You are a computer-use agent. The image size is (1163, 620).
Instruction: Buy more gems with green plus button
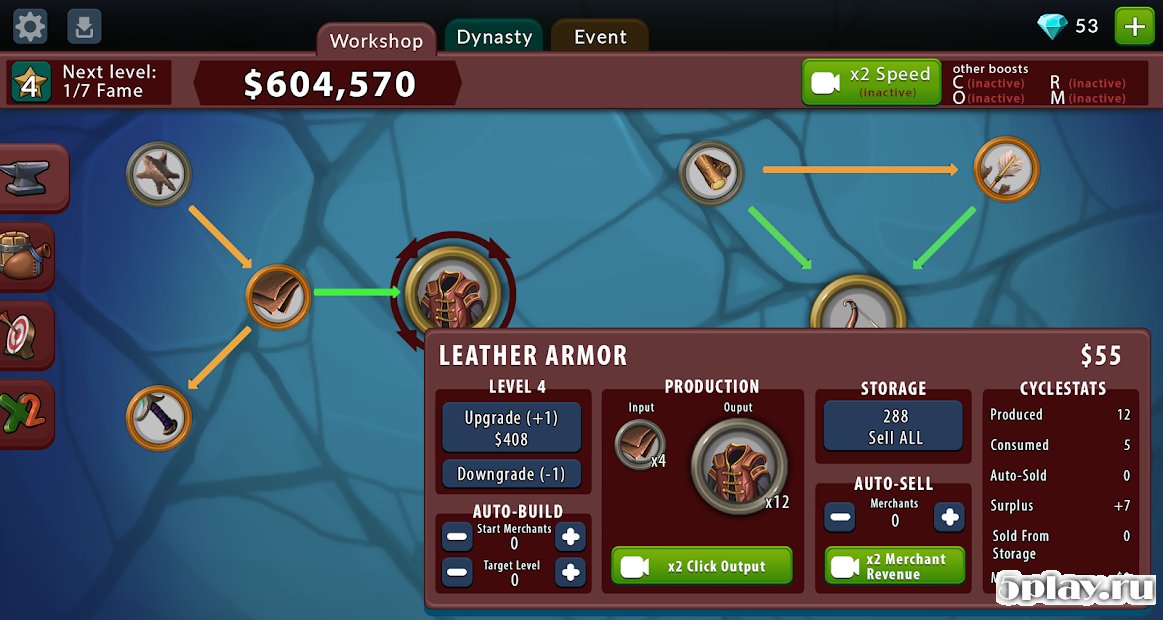pos(1134,26)
